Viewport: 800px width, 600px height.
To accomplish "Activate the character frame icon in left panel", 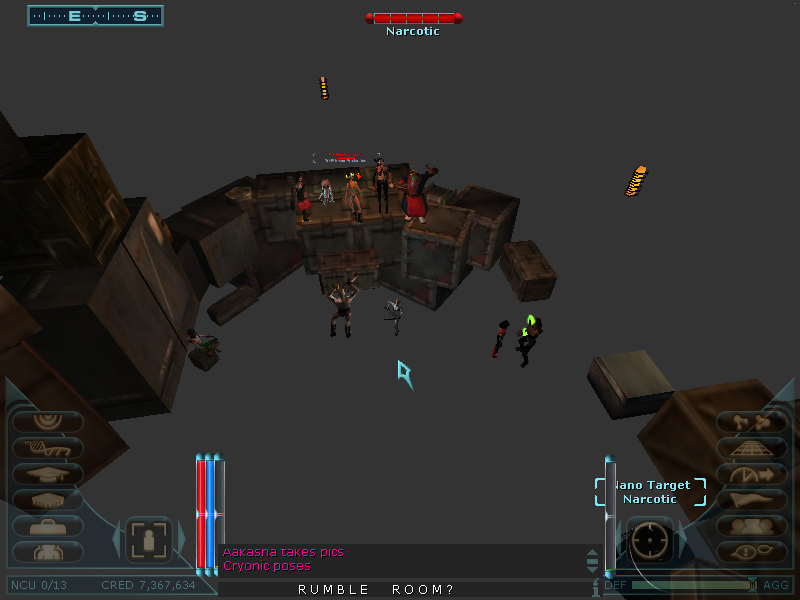I will [x=149, y=541].
